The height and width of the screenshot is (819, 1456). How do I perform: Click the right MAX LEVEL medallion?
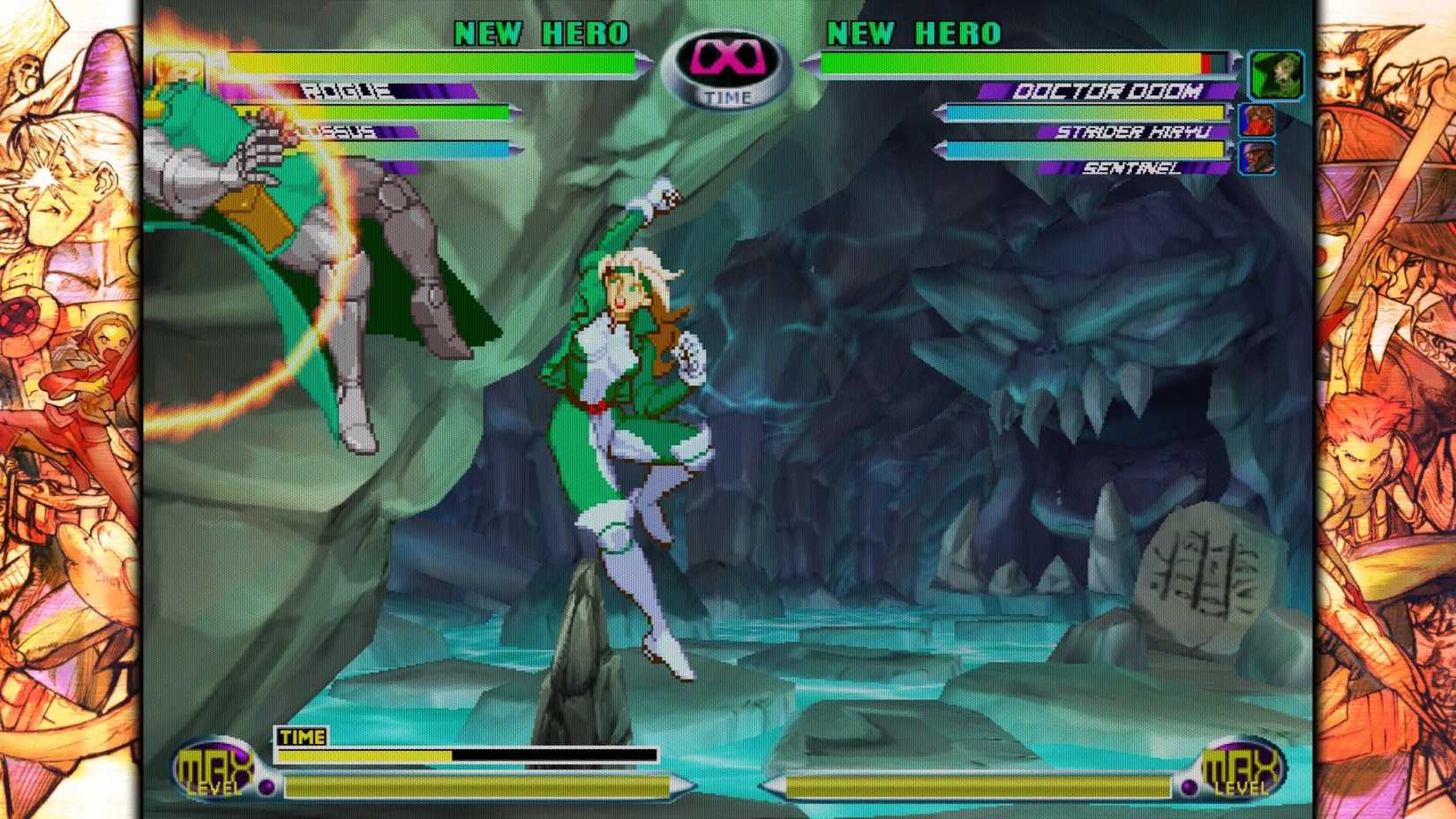[x=1239, y=768]
